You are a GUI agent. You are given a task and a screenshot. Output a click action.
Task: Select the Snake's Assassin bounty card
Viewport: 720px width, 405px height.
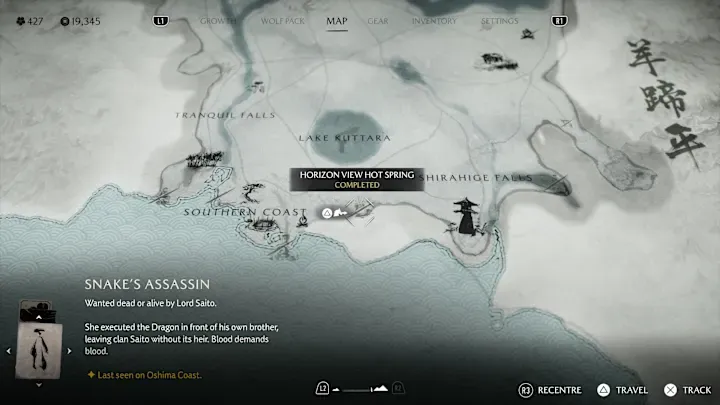click(40, 349)
